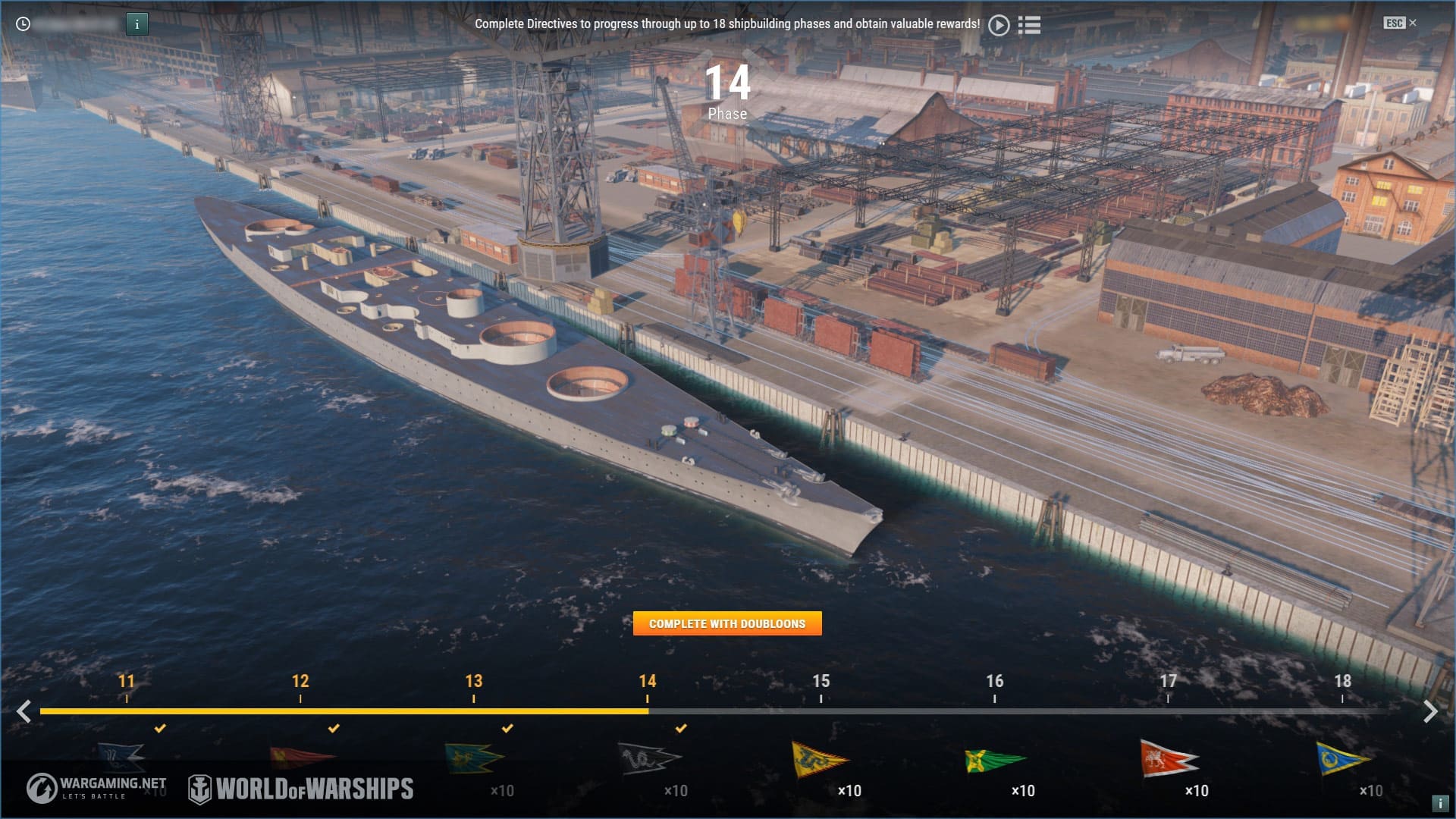Jump to phase 11 marker on timeline
Image resolution: width=1456 pixels, height=819 pixels.
(127, 682)
